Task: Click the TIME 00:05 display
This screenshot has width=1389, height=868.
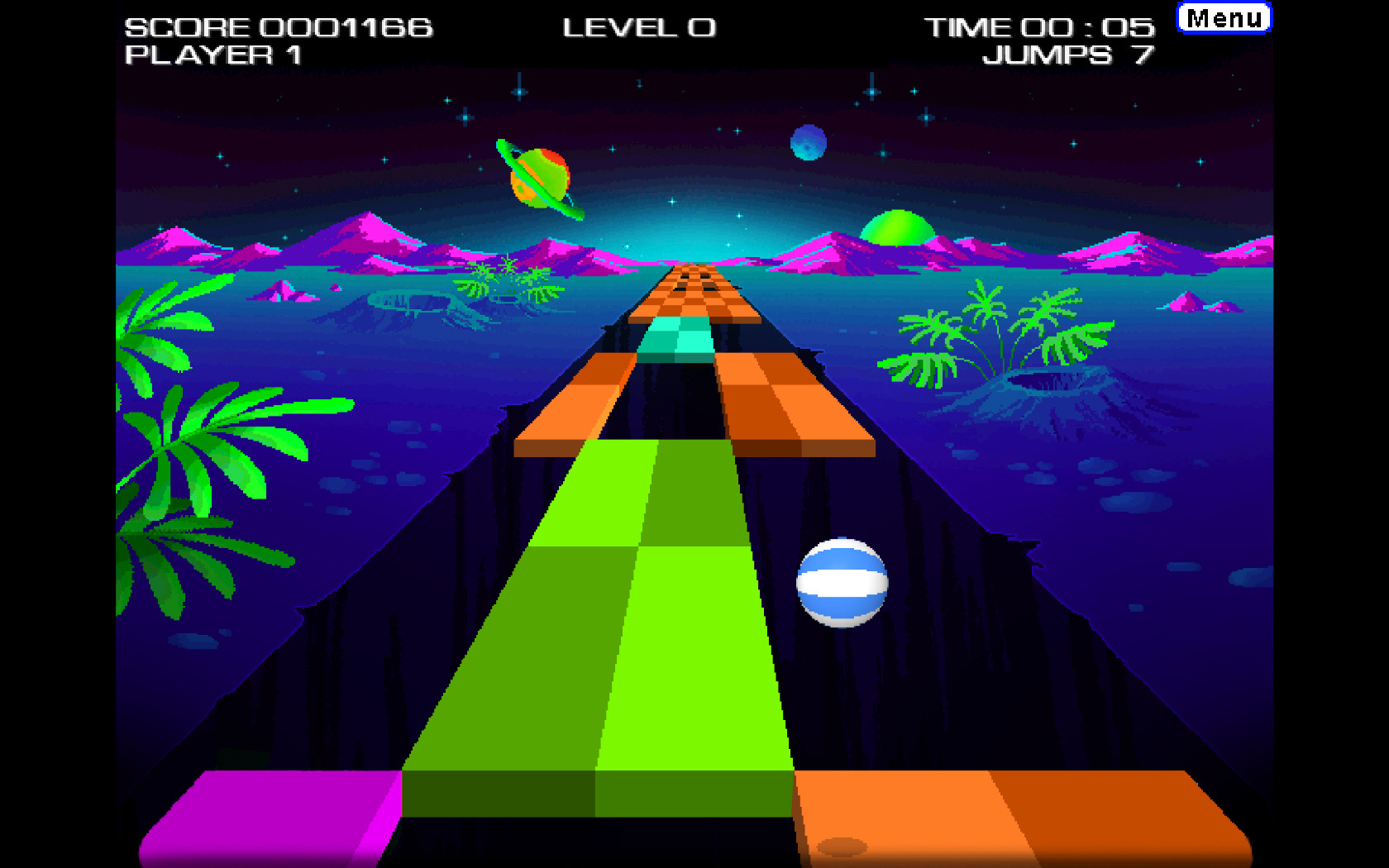Action: (x=1040, y=26)
